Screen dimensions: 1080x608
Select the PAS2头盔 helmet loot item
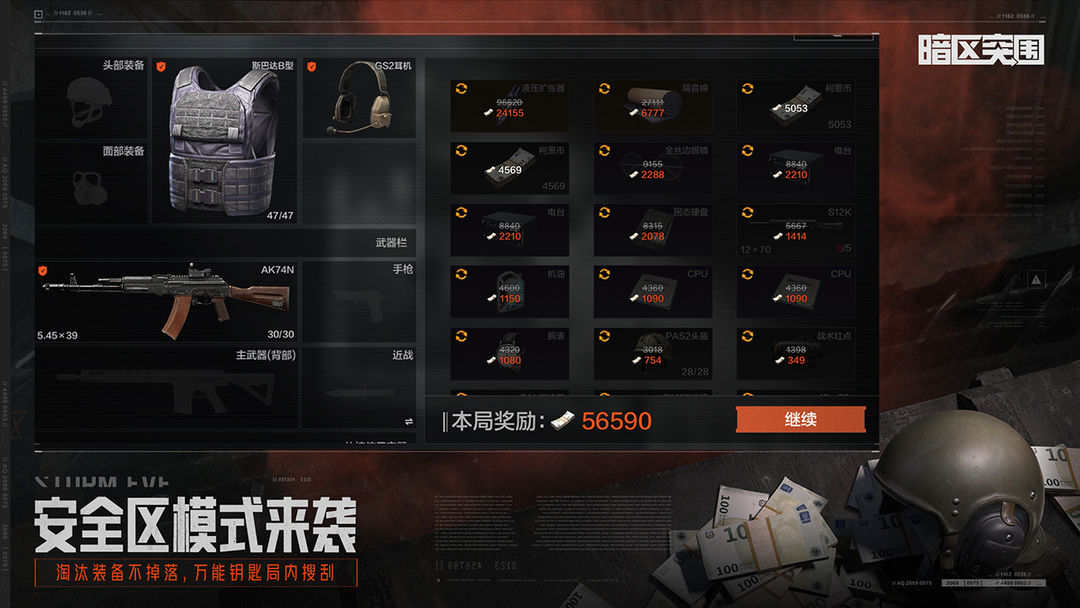pyautogui.click(x=652, y=354)
